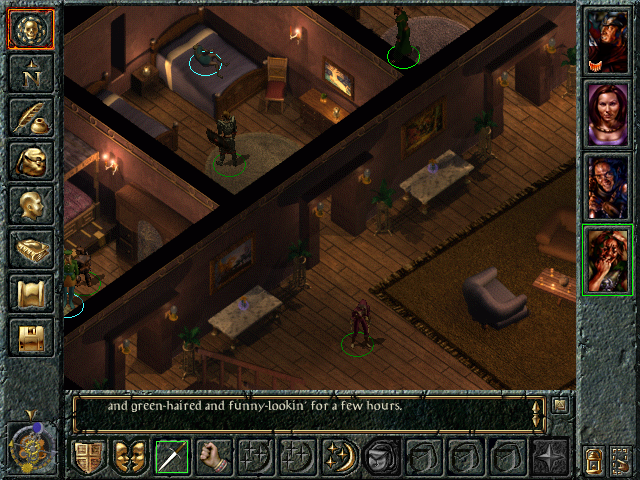This screenshot has height=480, width=640.
Task: Click the dialogue text window scrollbar
Action: 539,410
